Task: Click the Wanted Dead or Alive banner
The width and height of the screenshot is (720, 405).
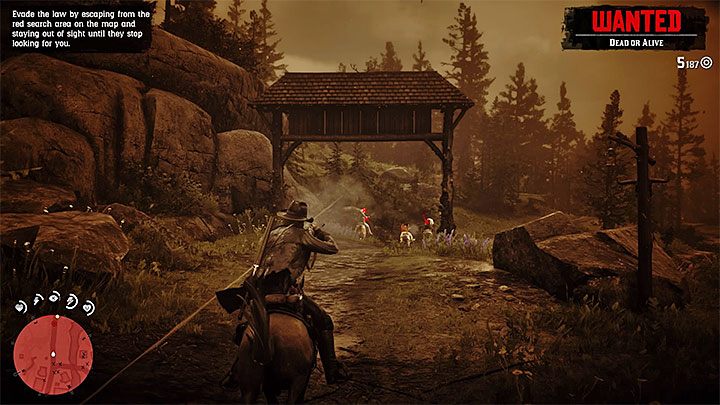Action: [636, 27]
